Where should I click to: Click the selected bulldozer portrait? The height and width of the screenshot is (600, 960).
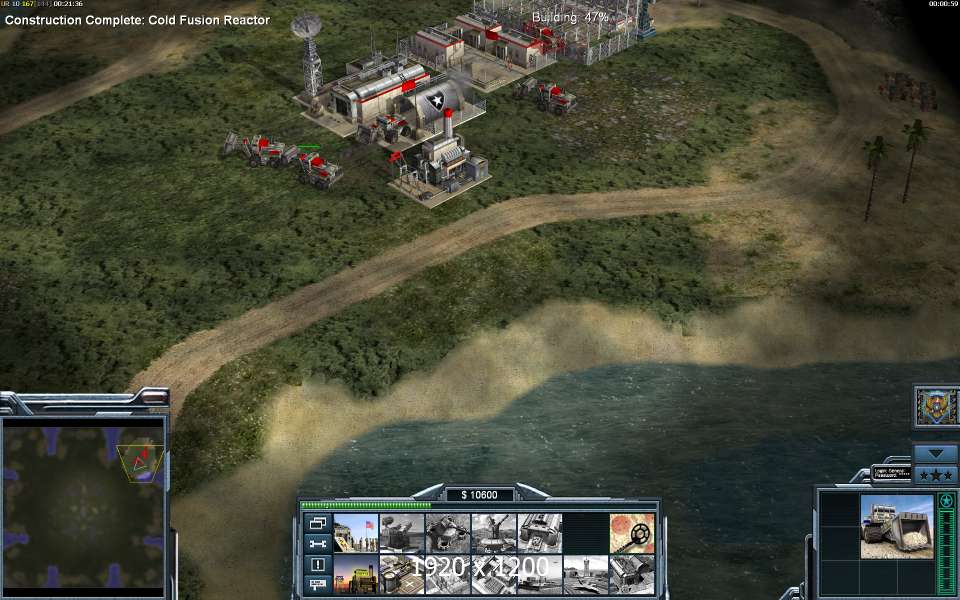click(x=897, y=526)
